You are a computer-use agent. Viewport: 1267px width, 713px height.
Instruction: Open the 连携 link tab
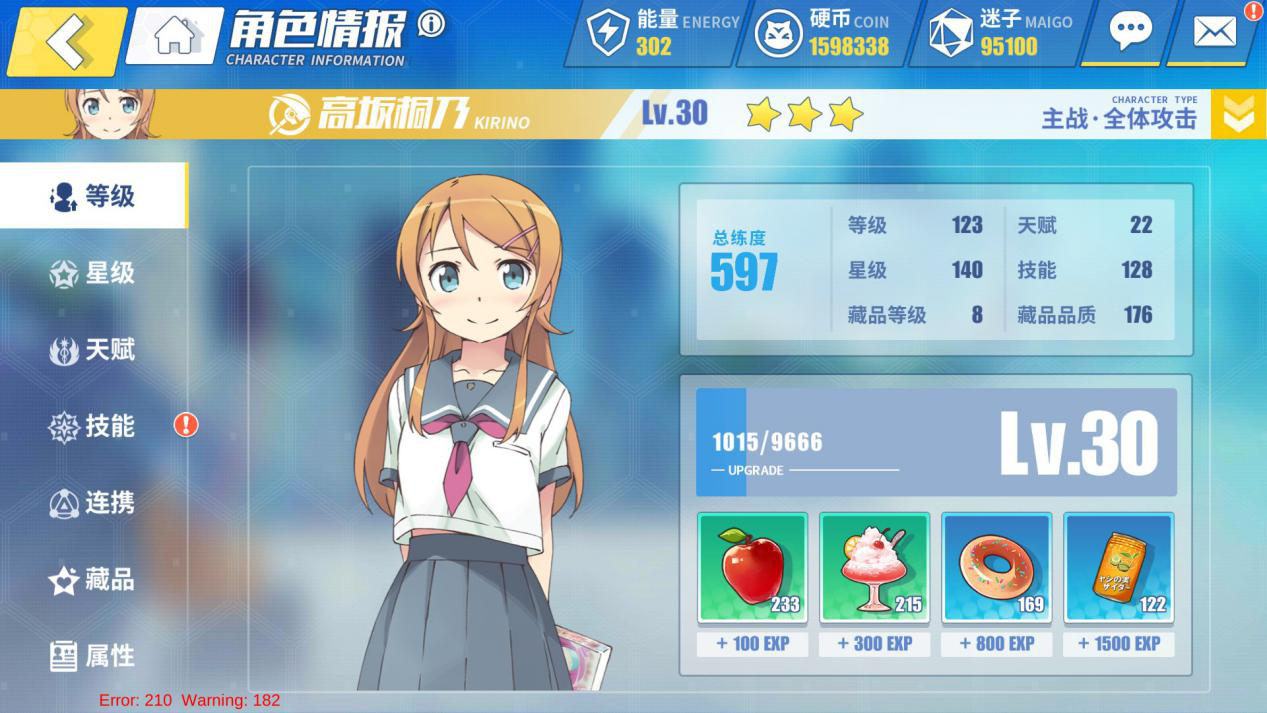(93, 503)
